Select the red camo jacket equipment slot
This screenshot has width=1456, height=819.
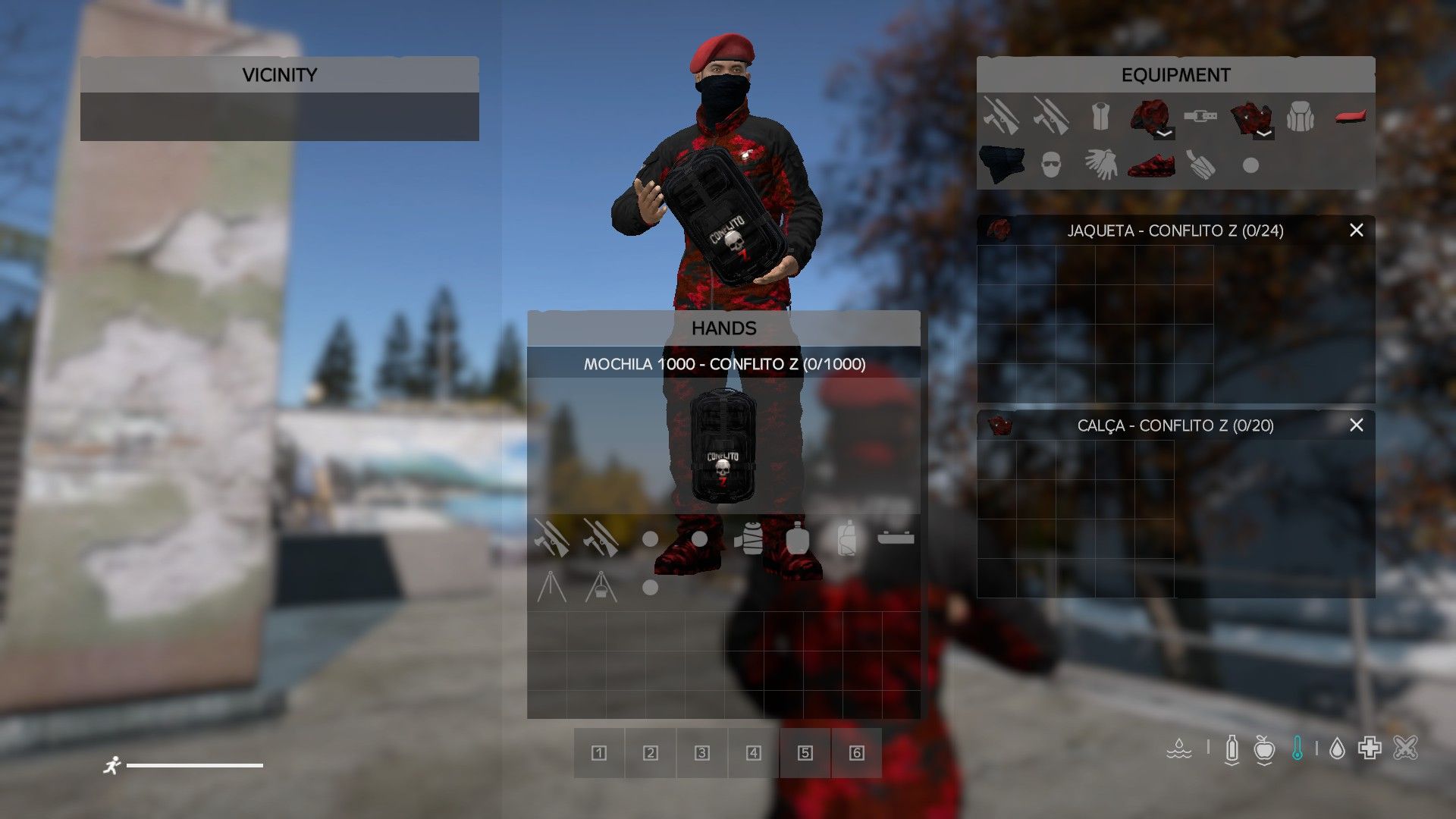(x=1150, y=117)
